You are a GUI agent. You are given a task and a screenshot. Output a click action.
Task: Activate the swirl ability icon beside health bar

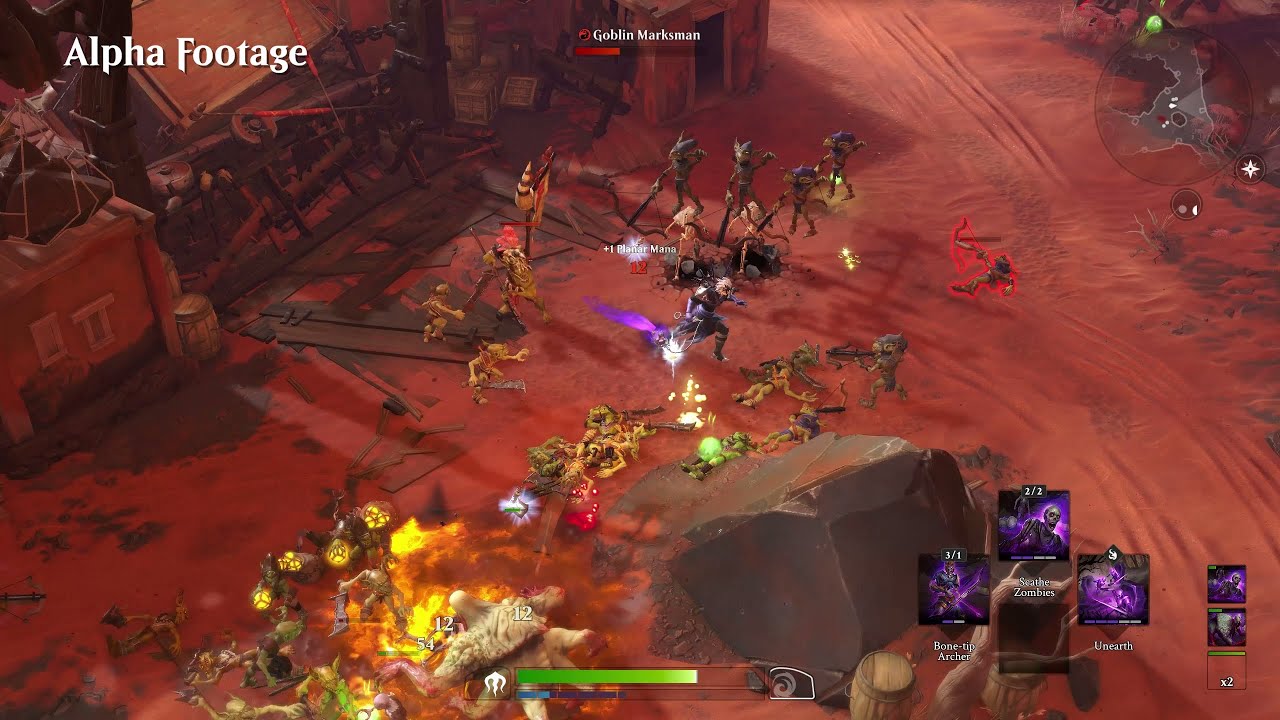(x=790, y=684)
